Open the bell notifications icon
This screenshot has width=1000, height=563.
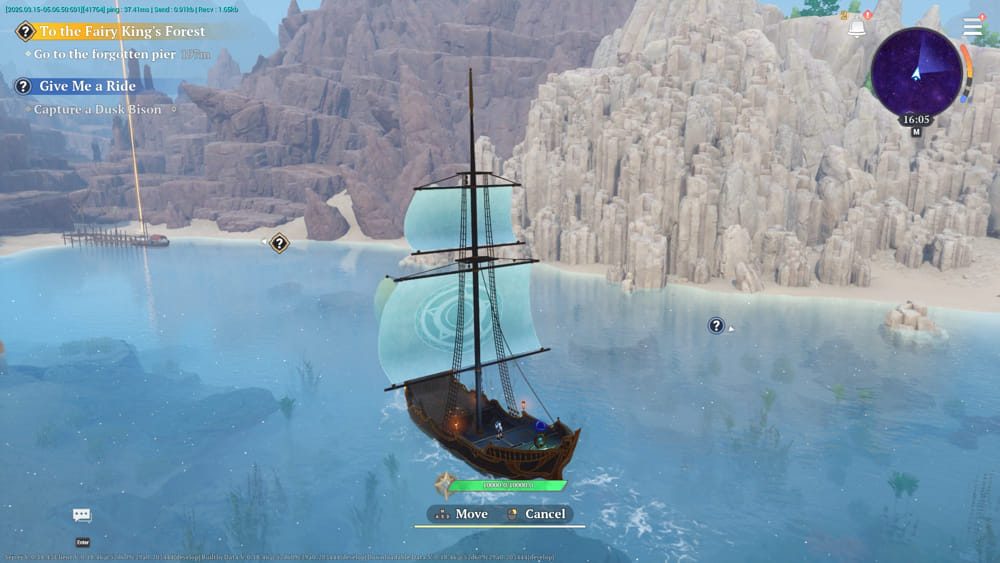click(856, 28)
